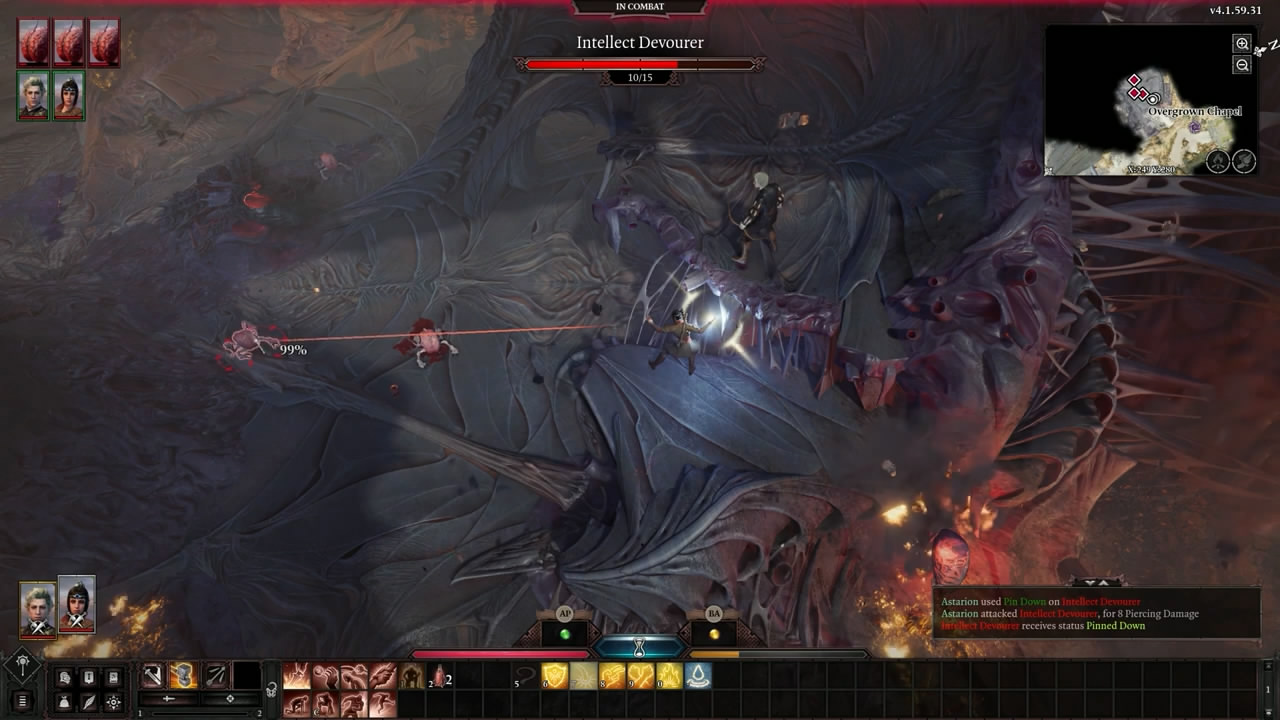Click the winged boot fast travel button
1280x720 pixels.
pos(1244,161)
